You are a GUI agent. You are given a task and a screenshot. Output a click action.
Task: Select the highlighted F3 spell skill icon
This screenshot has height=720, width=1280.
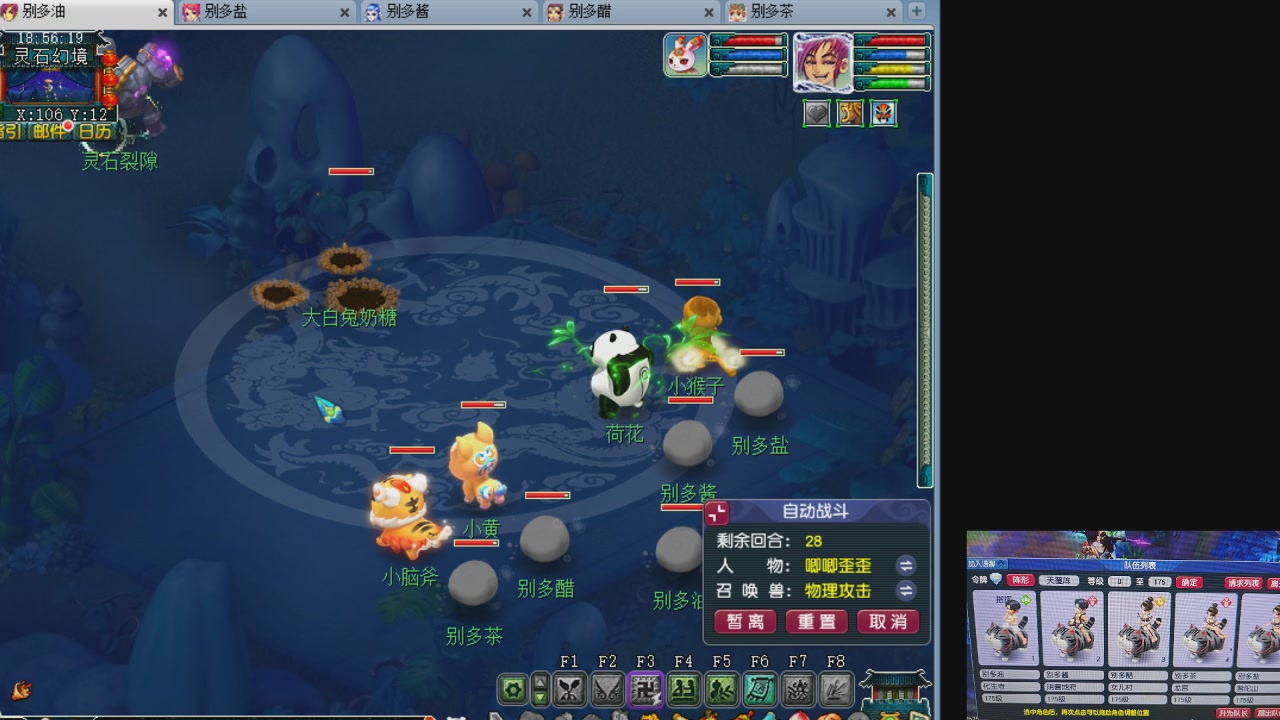click(x=648, y=688)
